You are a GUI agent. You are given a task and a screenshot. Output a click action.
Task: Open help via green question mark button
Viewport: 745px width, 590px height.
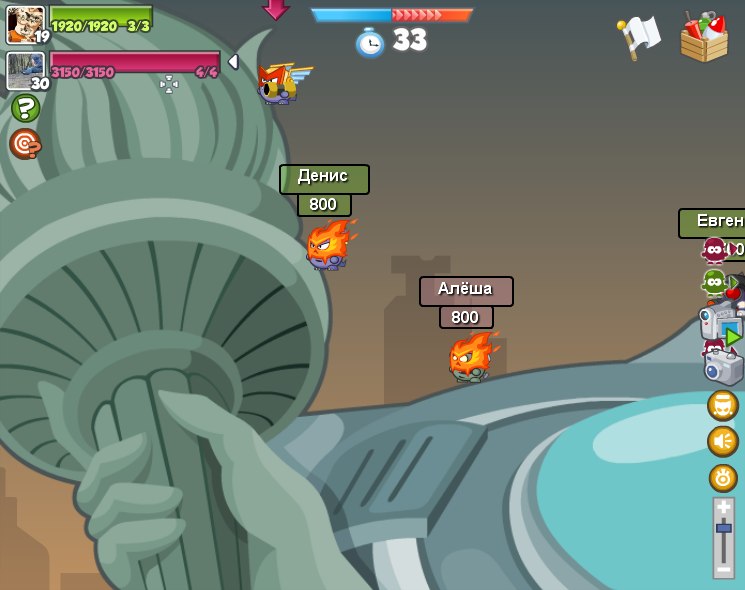click(x=25, y=108)
